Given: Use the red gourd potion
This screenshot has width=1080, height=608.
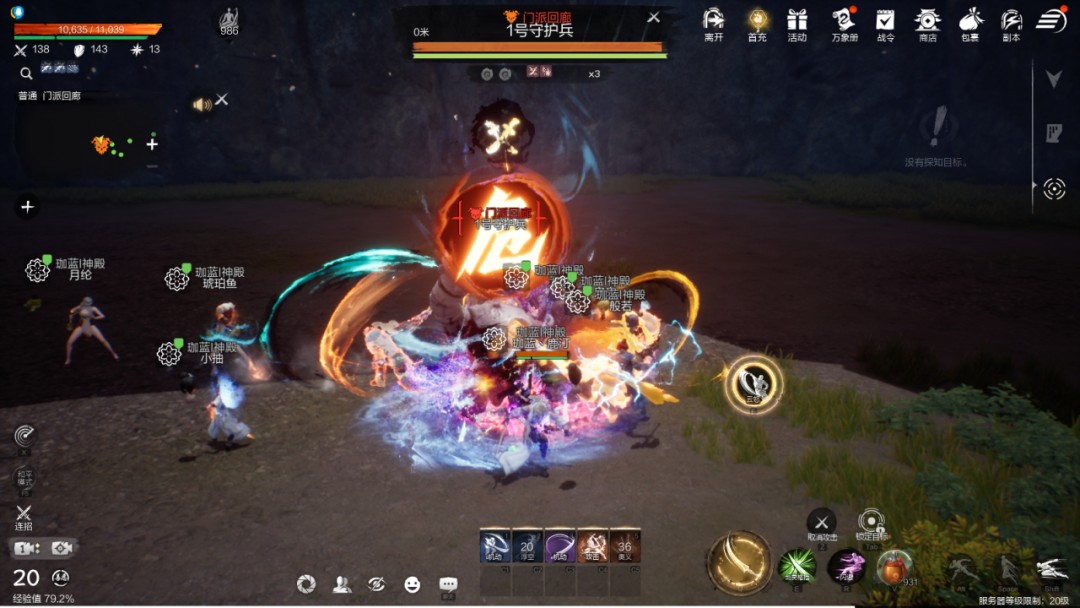Looking at the screenshot, I should 894,566.
